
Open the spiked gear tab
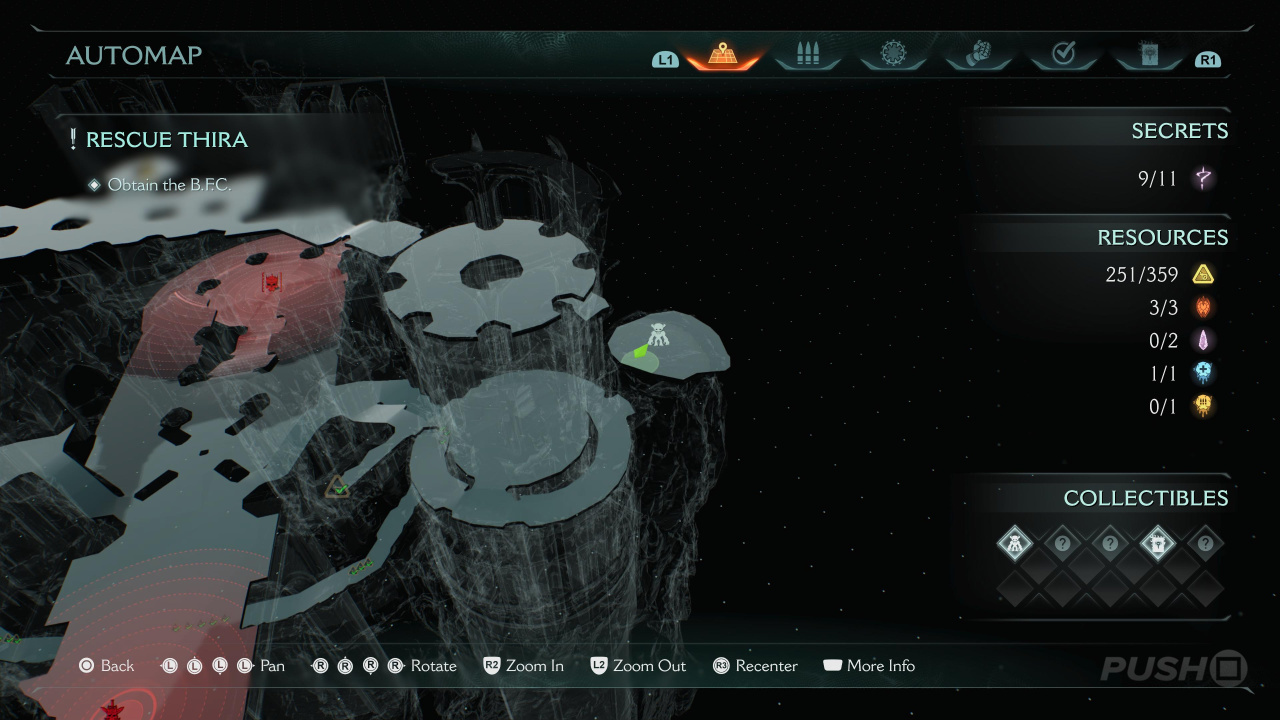pos(892,55)
